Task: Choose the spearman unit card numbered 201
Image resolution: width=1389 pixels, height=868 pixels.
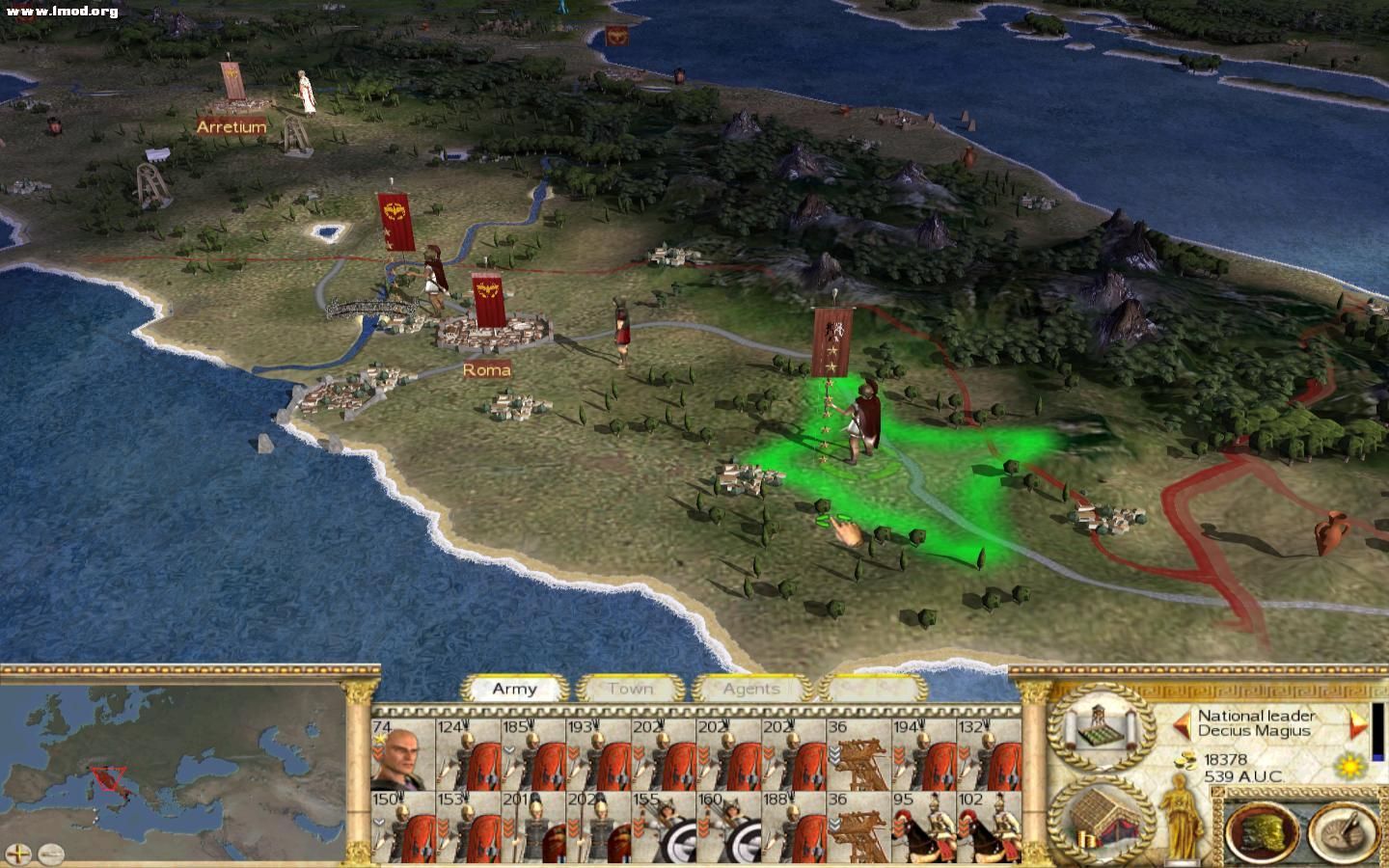Action: (x=533, y=827)
